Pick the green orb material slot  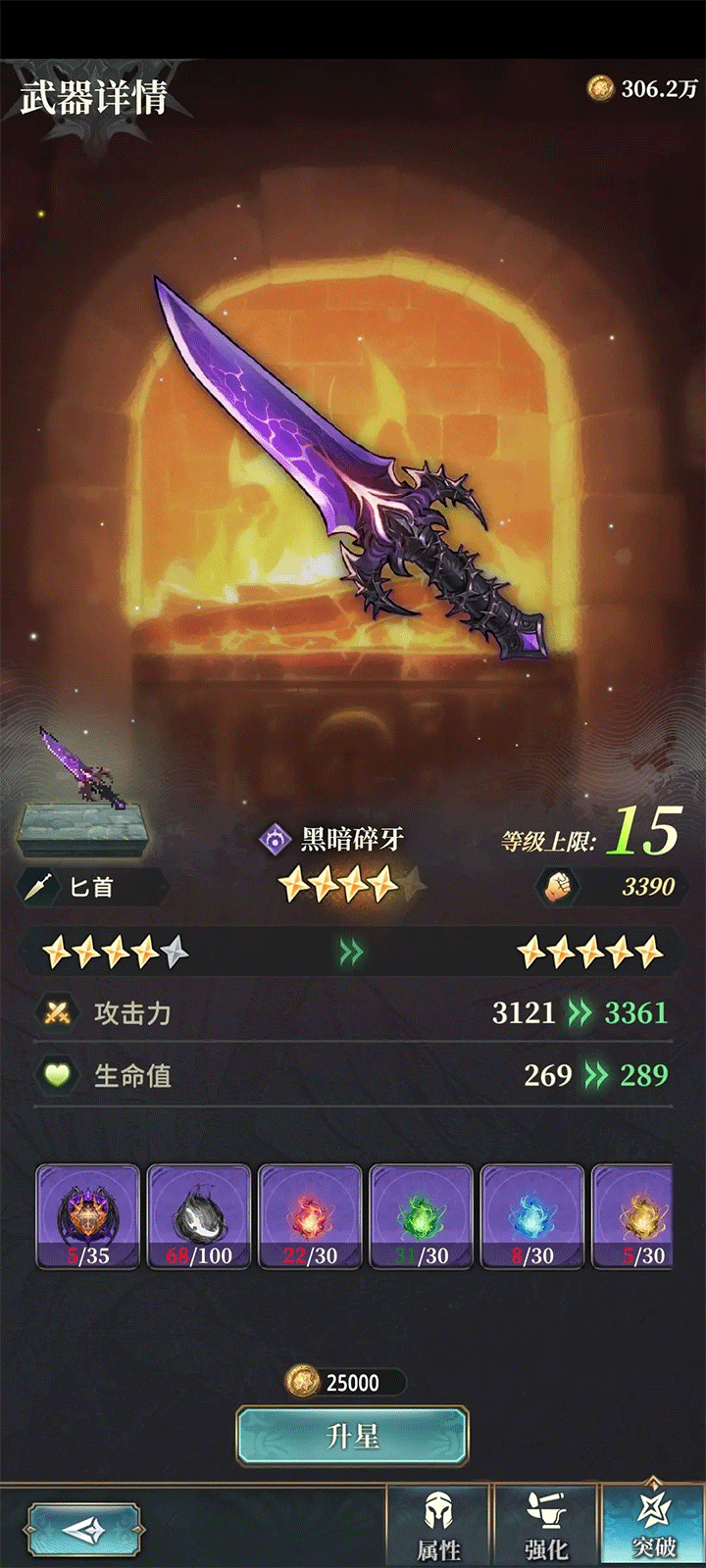pos(421,1217)
